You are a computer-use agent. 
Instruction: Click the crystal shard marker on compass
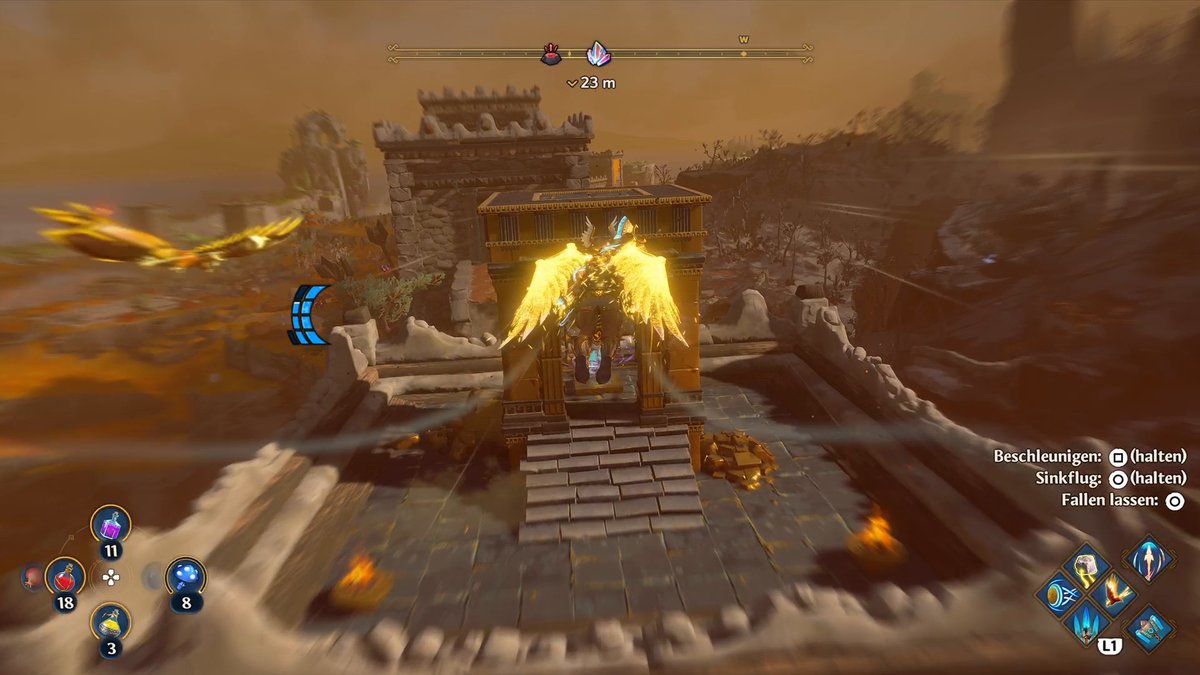[598, 54]
